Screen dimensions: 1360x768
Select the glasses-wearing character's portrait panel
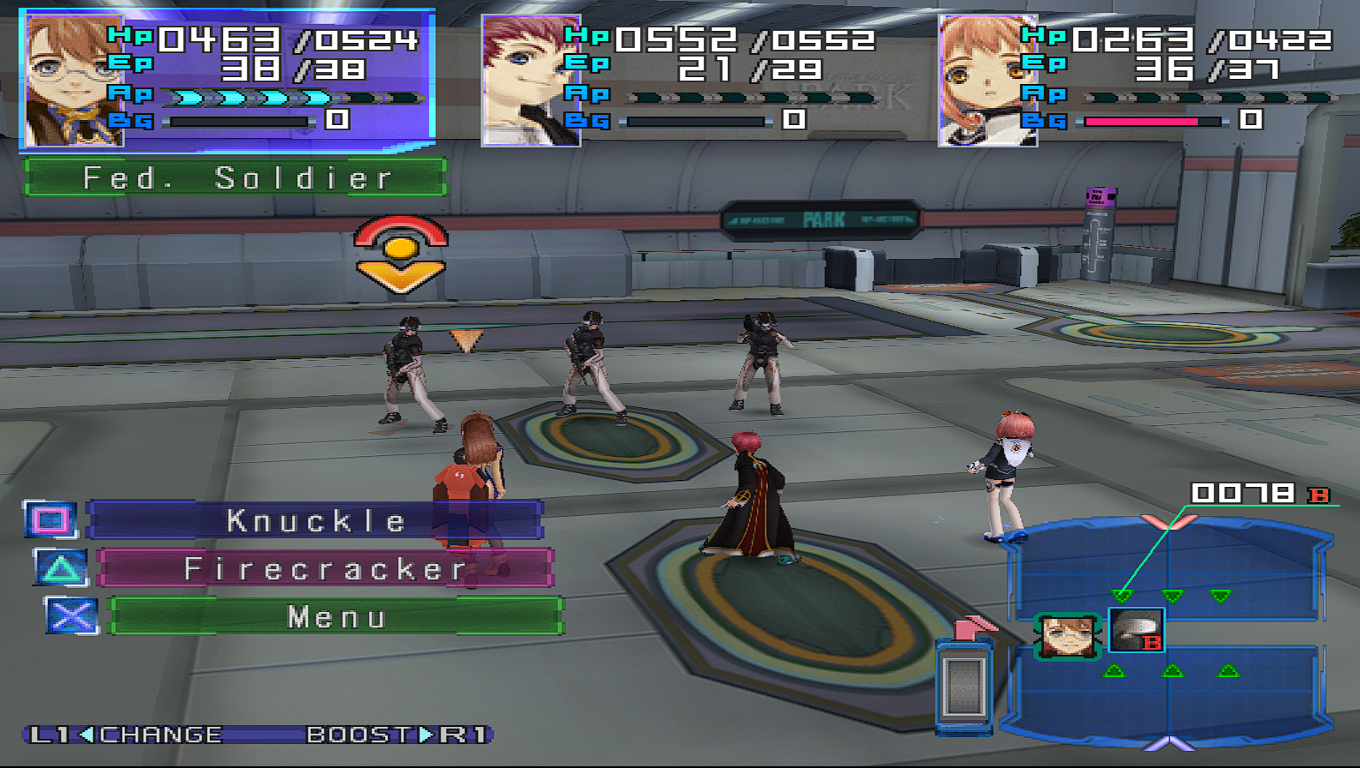74,81
